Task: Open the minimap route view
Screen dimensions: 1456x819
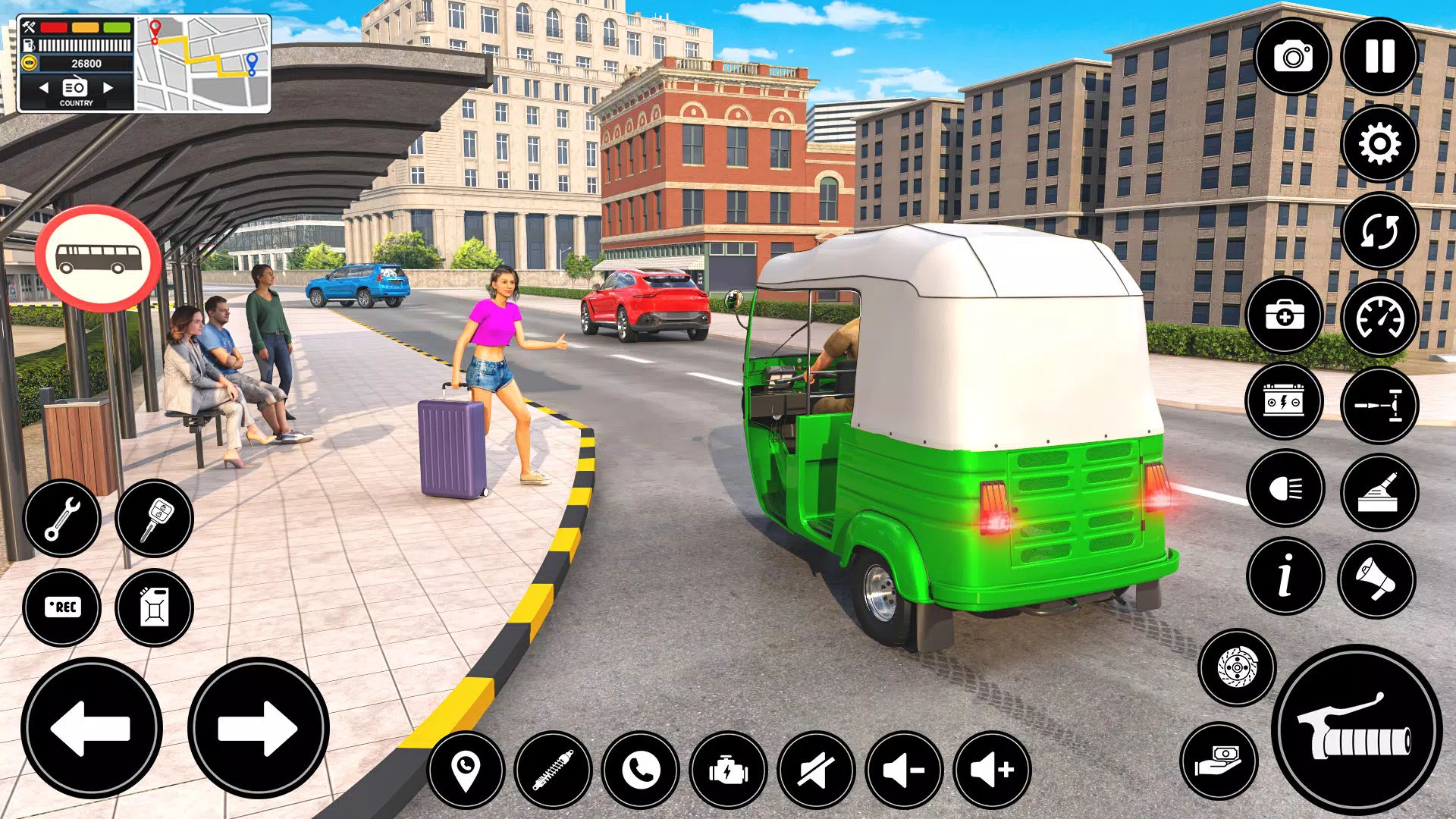Action: coord(202,64)
